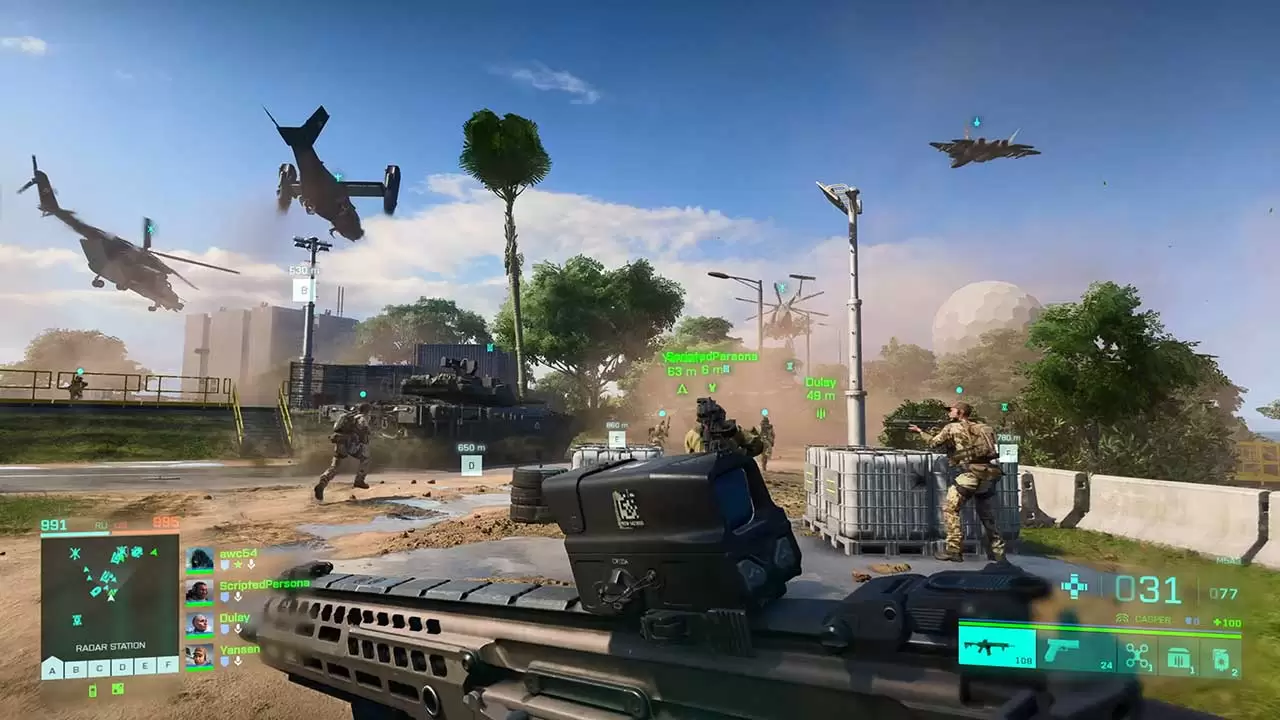
Task: Click the 650 m objective D marker
Action: (471, 464)
